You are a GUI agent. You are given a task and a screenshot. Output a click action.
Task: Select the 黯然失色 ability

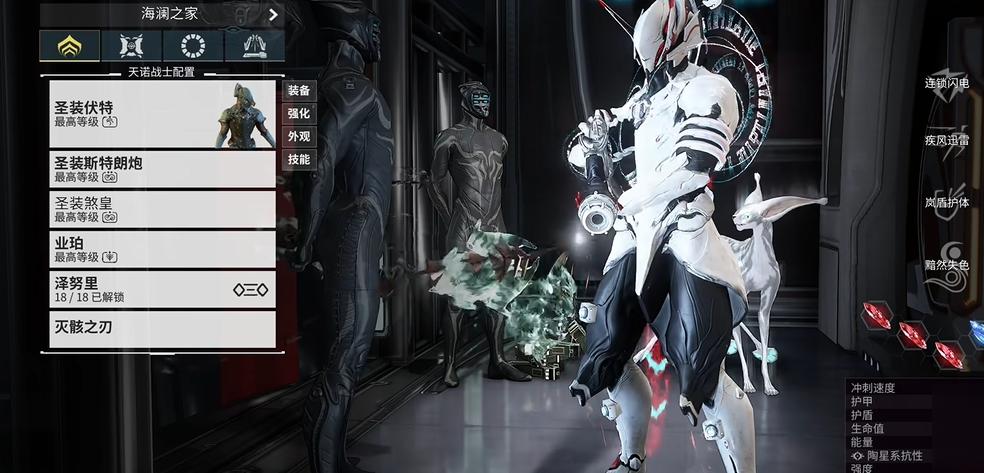pyautogui.click(x=946, y=266)
